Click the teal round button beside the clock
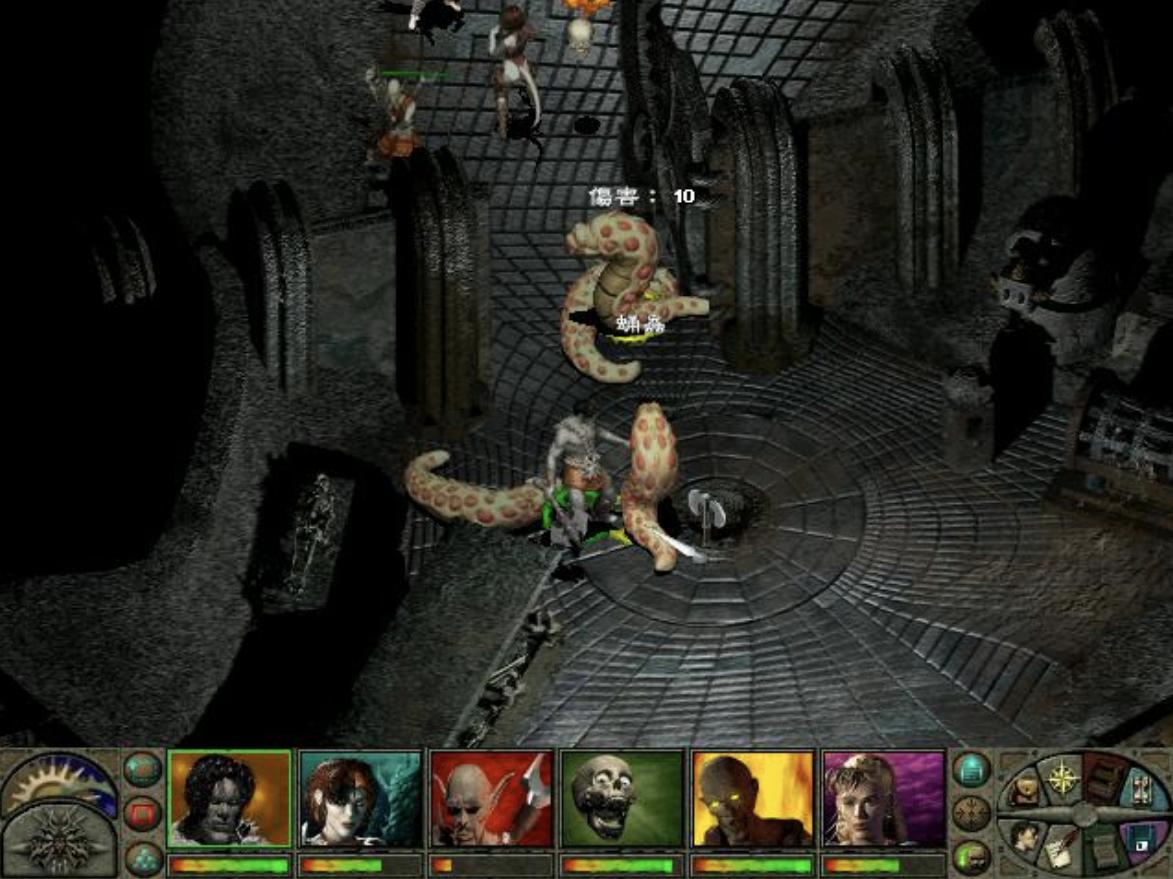The image size is (1173, 879). coord(143,769)
